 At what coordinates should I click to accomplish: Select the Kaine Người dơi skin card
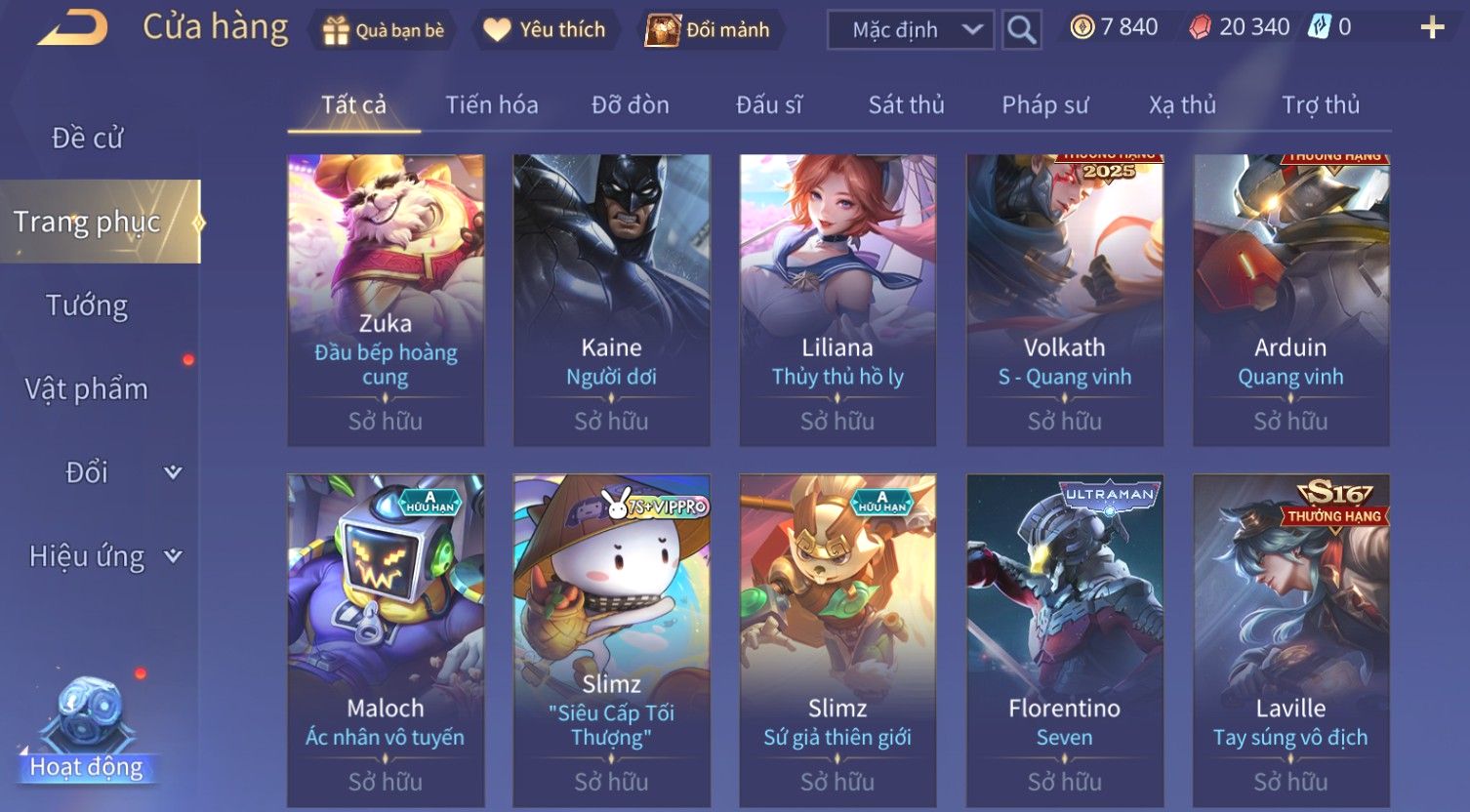[611, 300]
